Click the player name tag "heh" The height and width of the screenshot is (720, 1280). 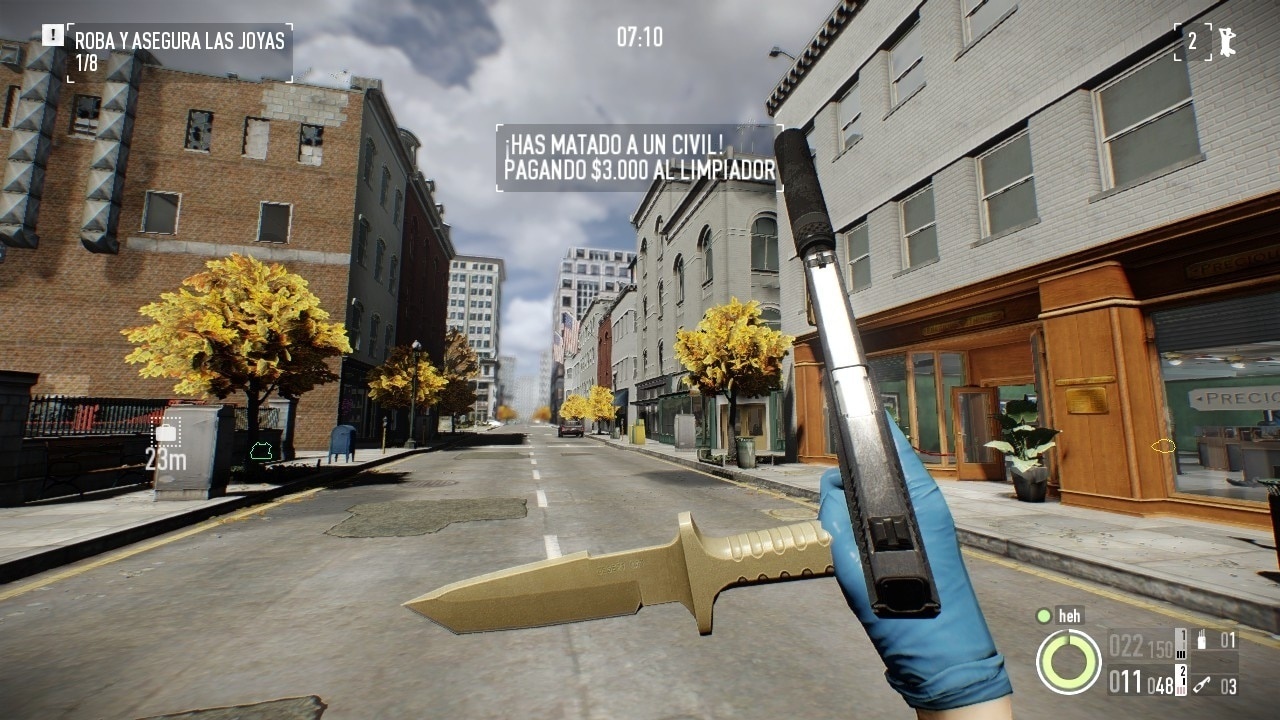pos(1069,616)
